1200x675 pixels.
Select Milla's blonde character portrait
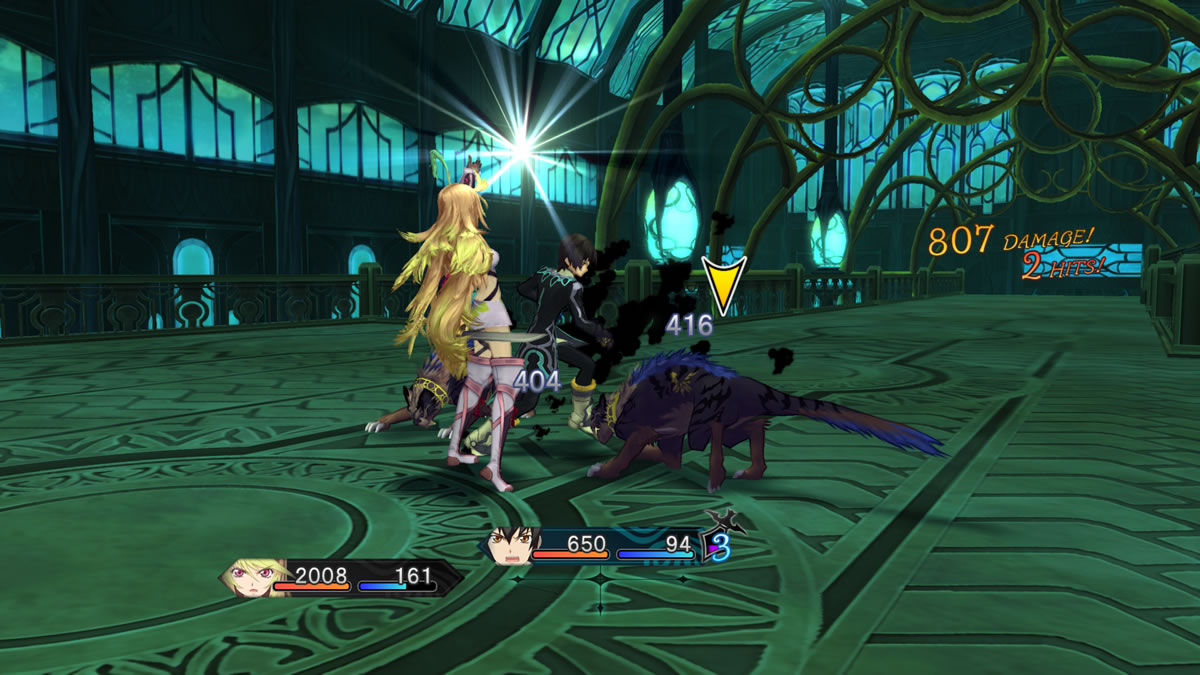[247, 577]
